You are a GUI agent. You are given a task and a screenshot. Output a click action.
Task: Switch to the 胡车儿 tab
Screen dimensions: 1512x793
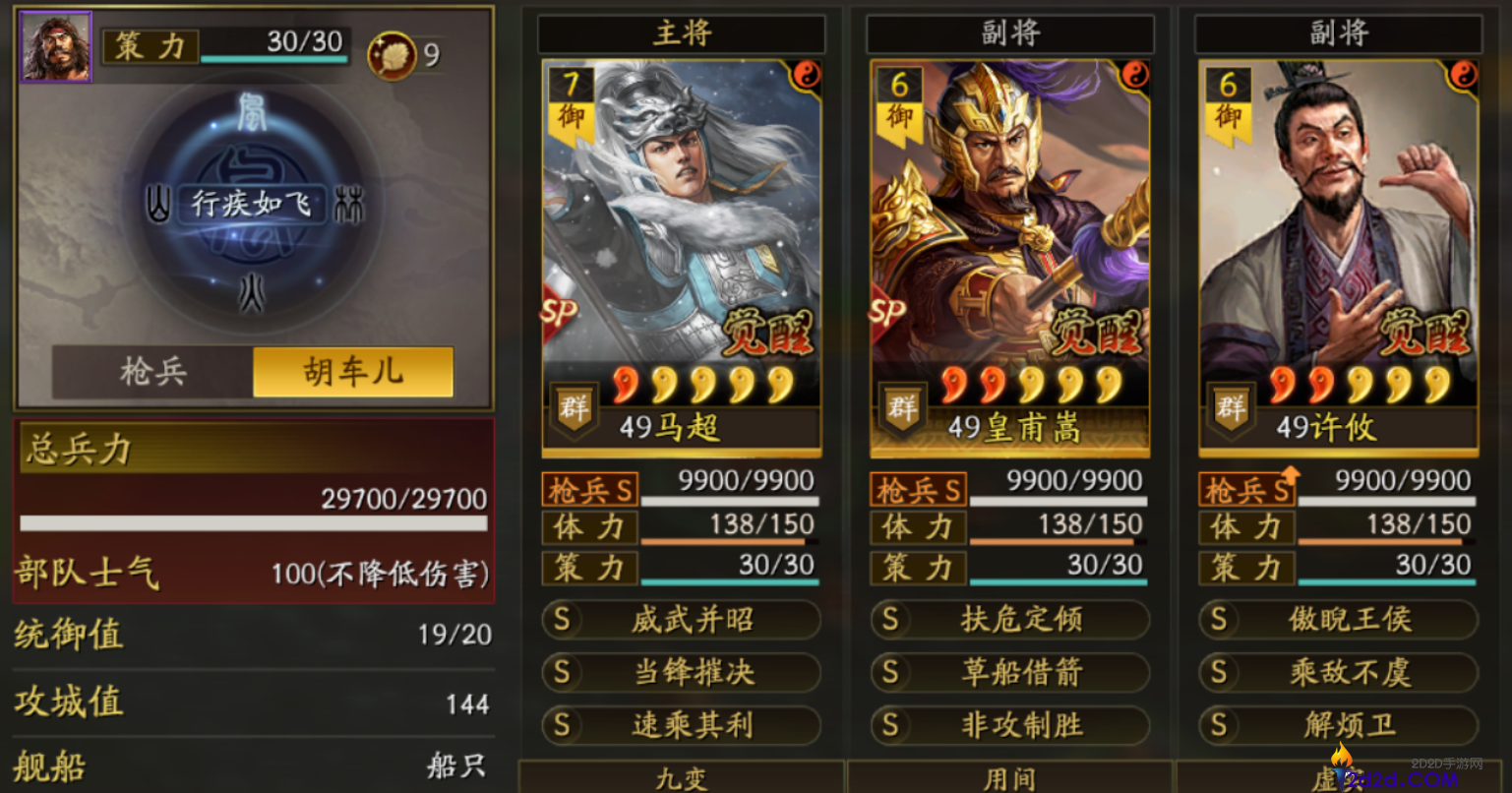(x=350, y=374)
